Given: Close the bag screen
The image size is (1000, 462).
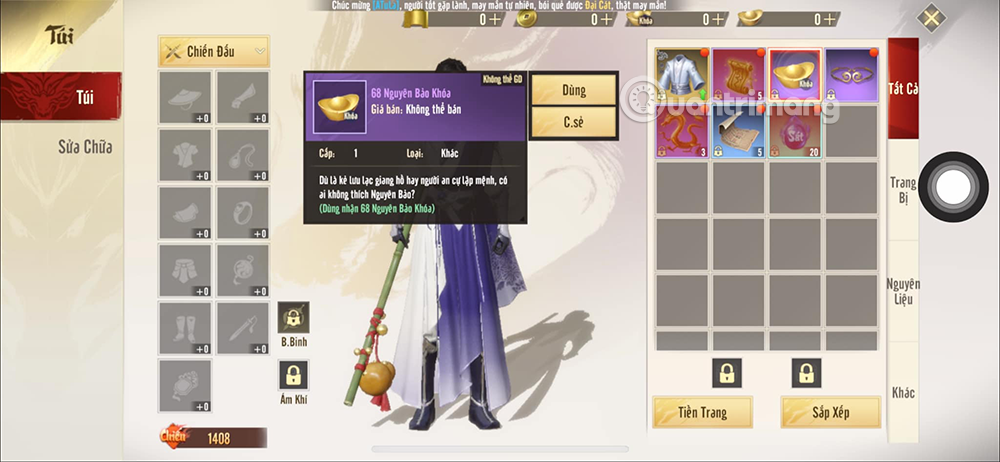Looking at the screenshot, I should pos(931,18).
